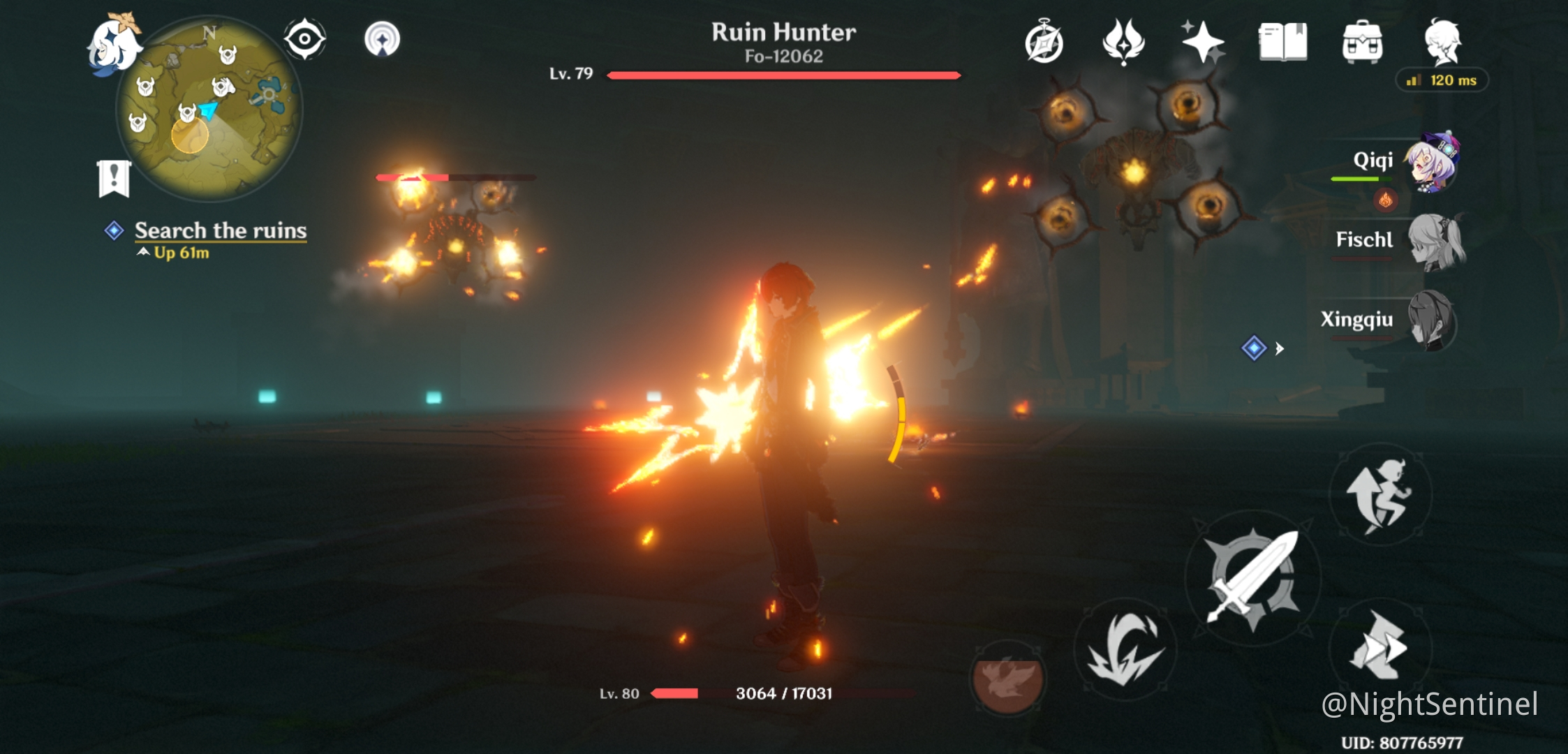Open the Adventurer Handbook book icon
The width and height of the screenshot is (1568, 754).
coord(1285,42)
